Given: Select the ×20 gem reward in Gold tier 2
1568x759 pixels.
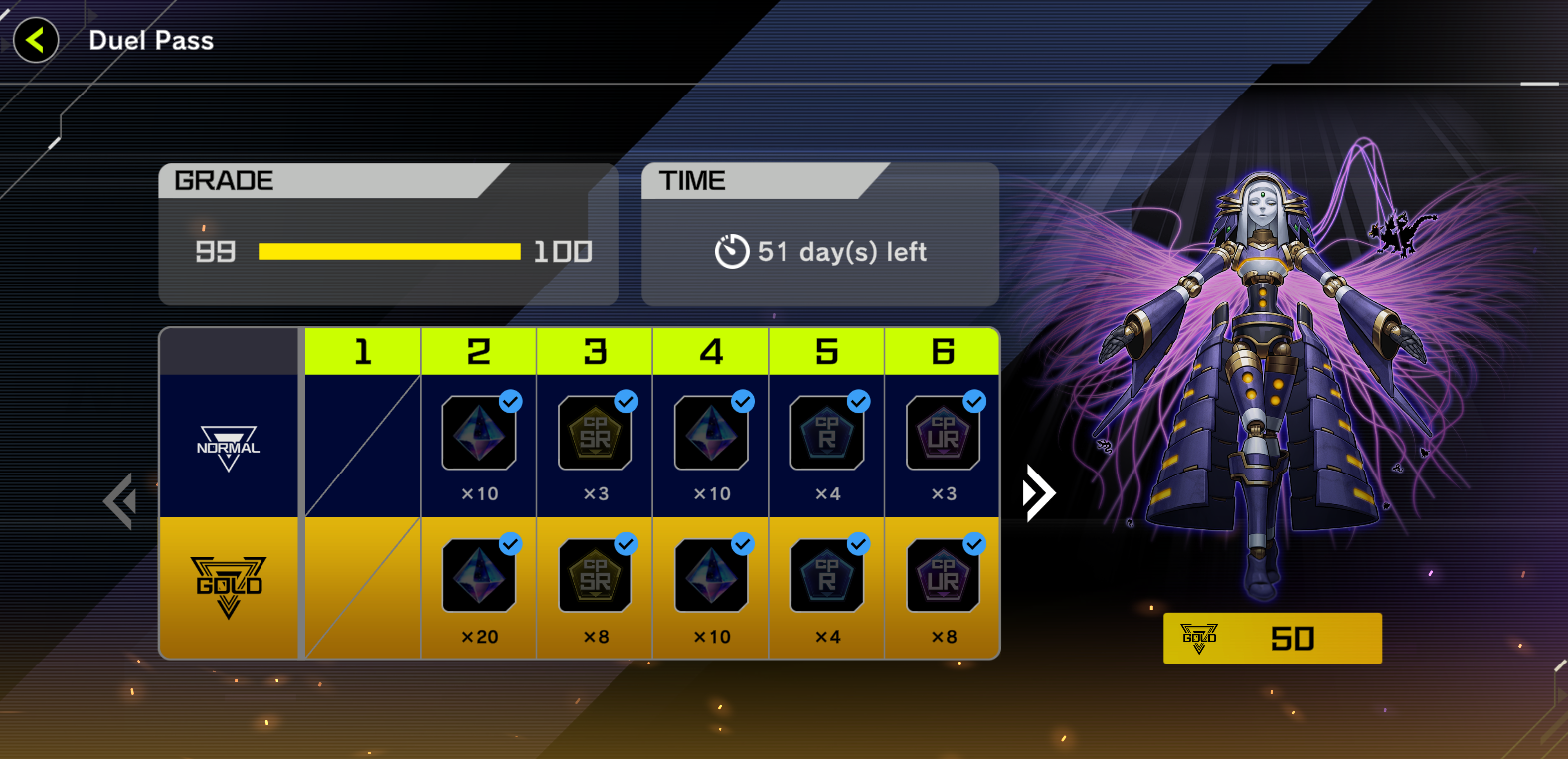Looking at the screenshot, I should click(479, 575).
